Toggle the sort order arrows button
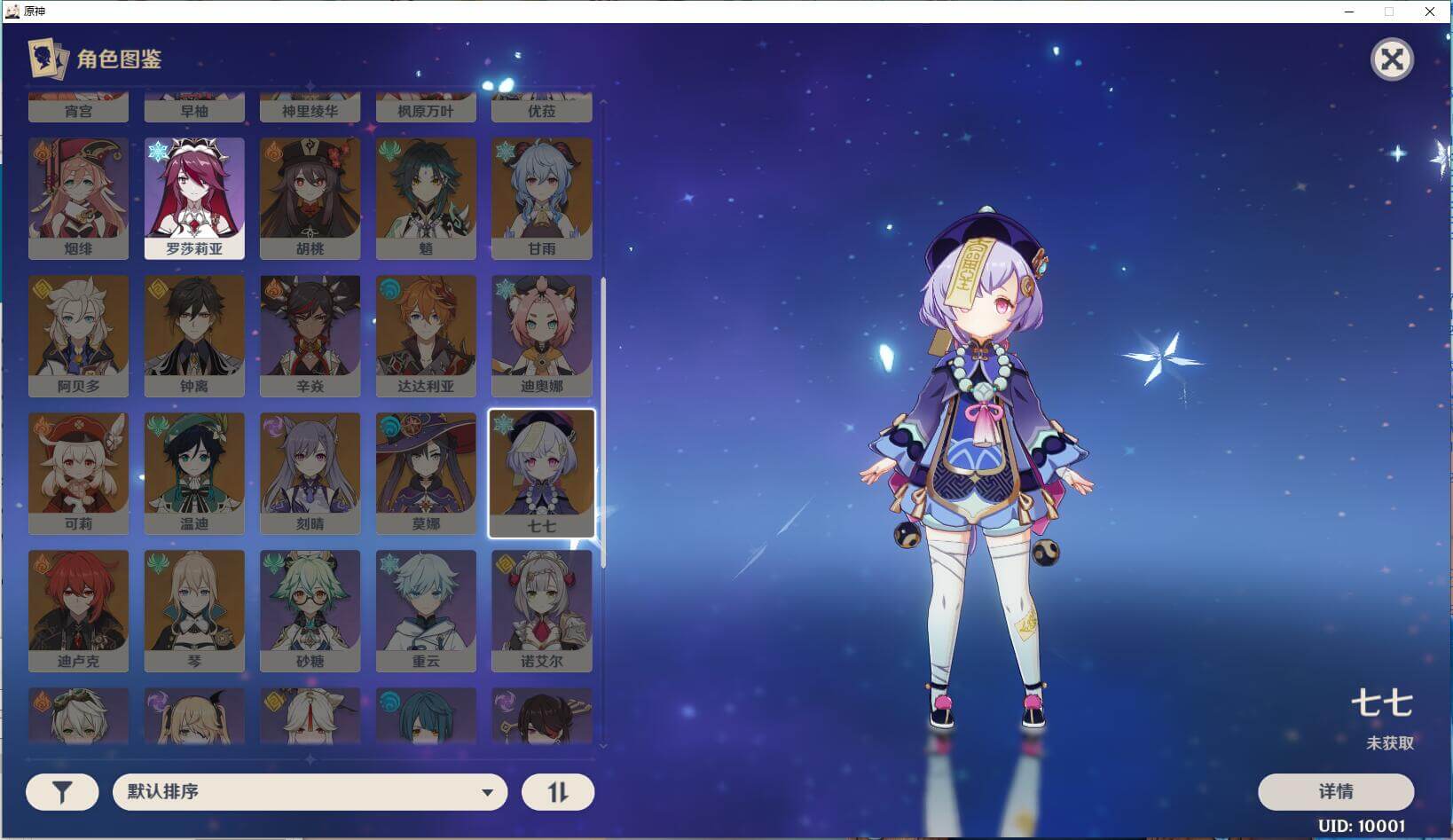 point(557,792)
